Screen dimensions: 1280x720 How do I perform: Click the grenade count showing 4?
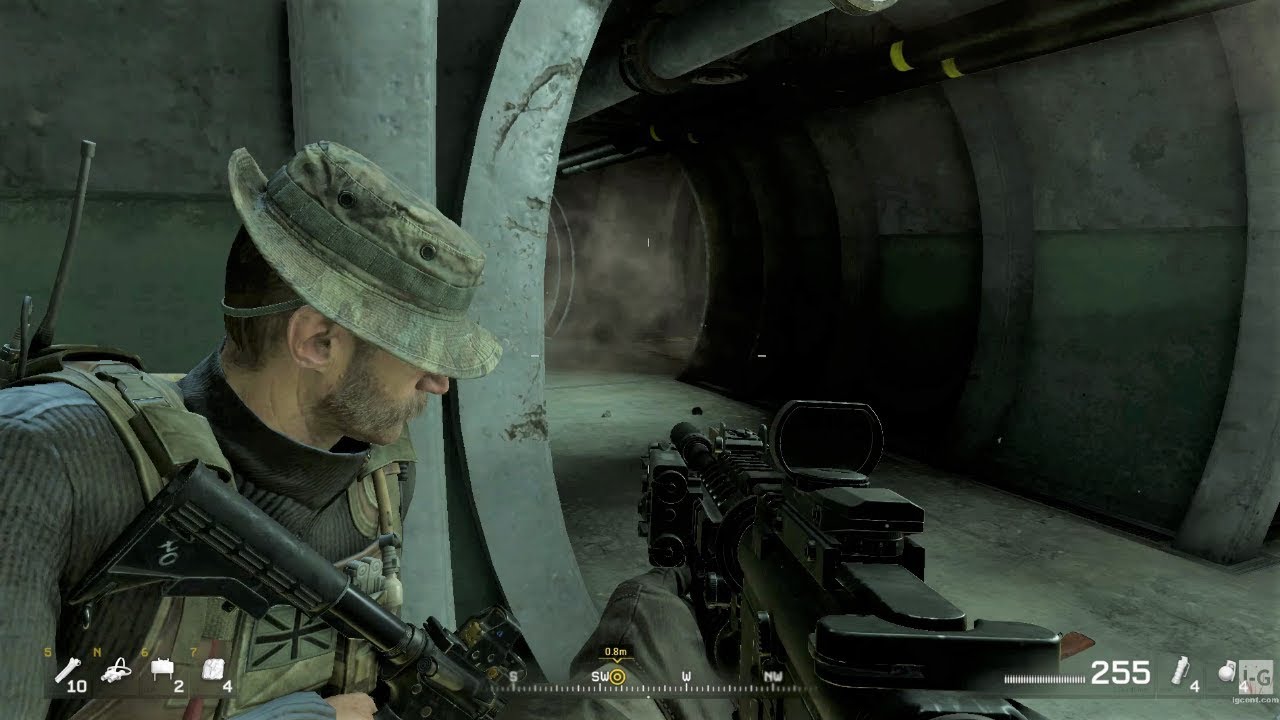click(x=1246, y=688)
